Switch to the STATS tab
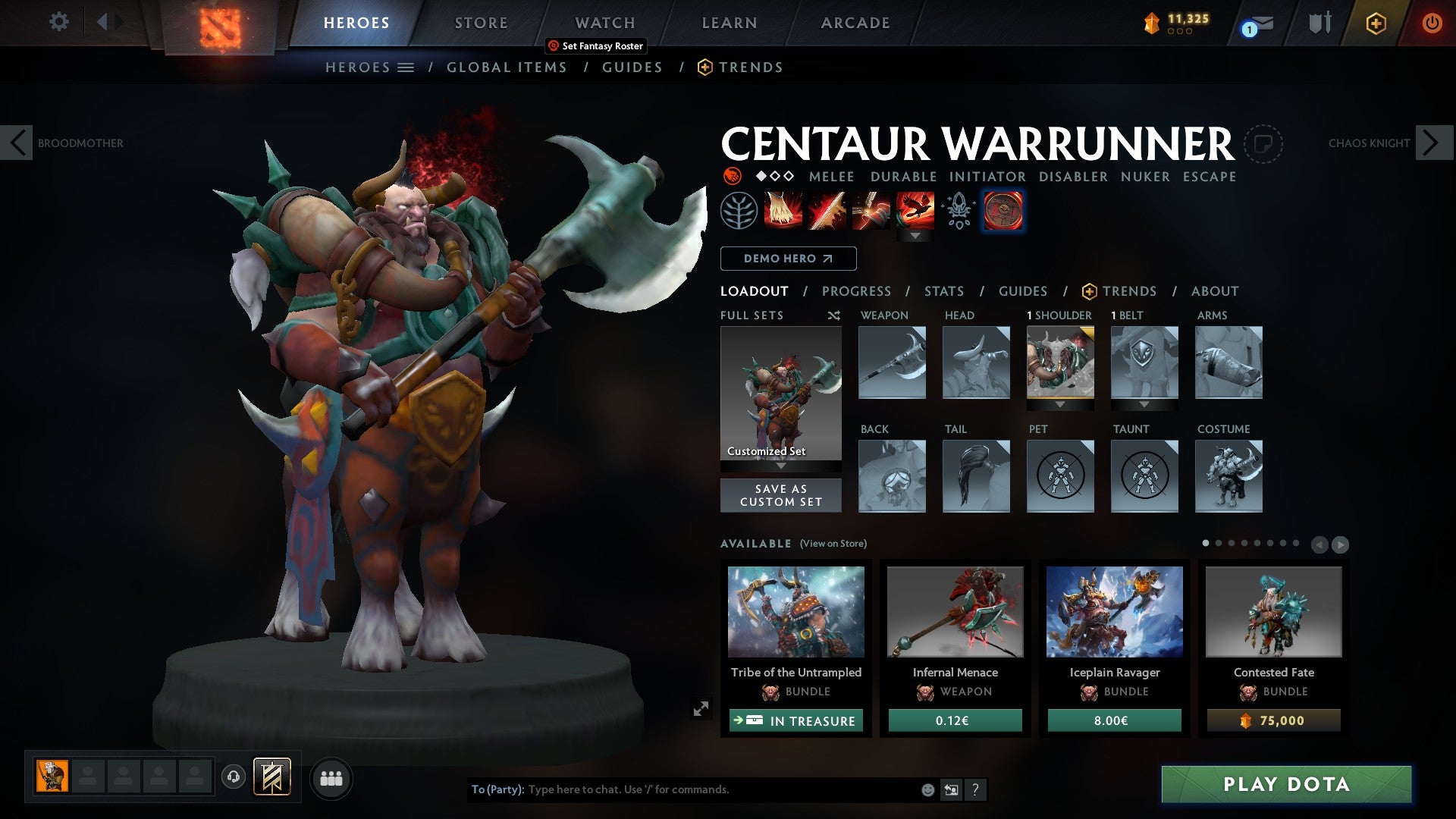This screenshot has width=1456, height=819. pos(944,290)
